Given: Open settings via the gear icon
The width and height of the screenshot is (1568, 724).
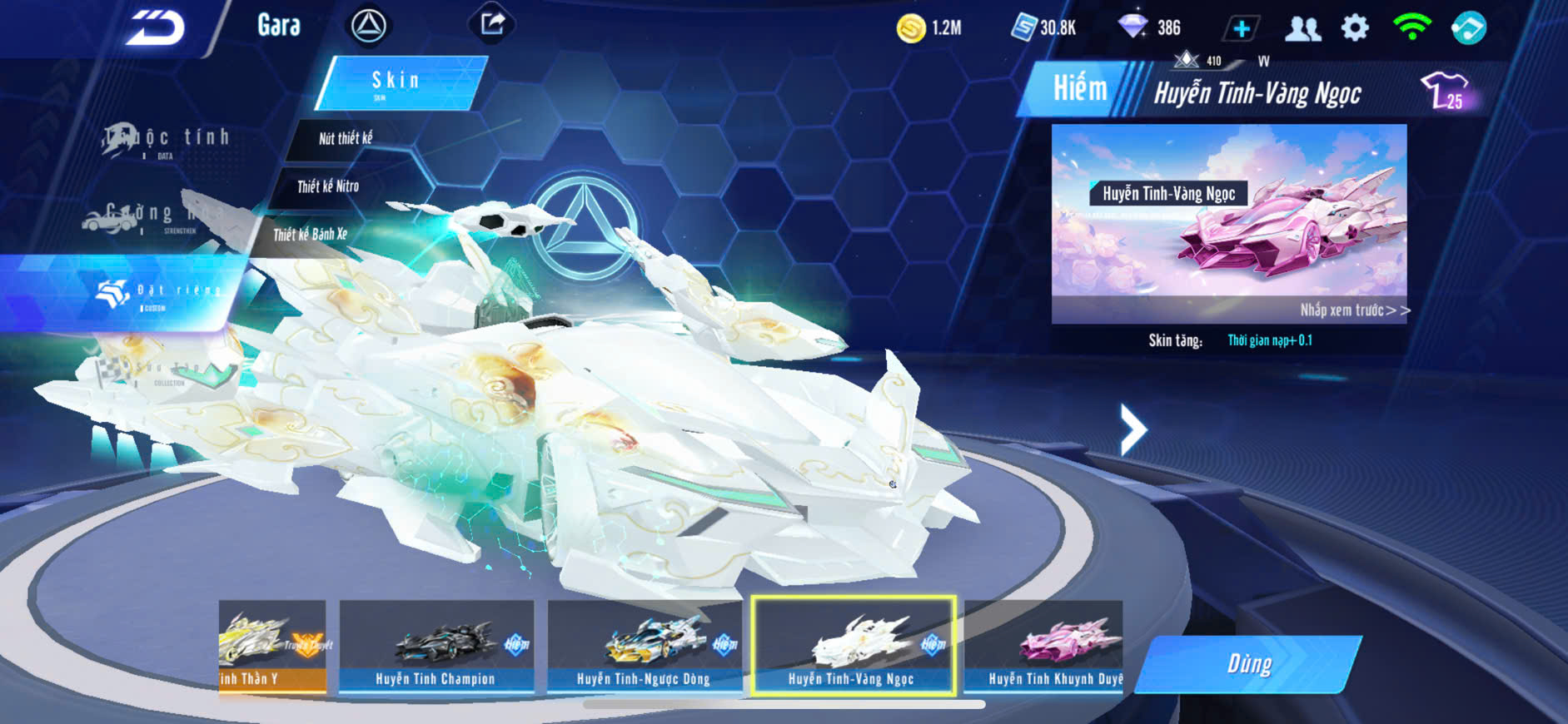Looking at the screenshot, I should pyautogui.click(x=1355, y=28).
